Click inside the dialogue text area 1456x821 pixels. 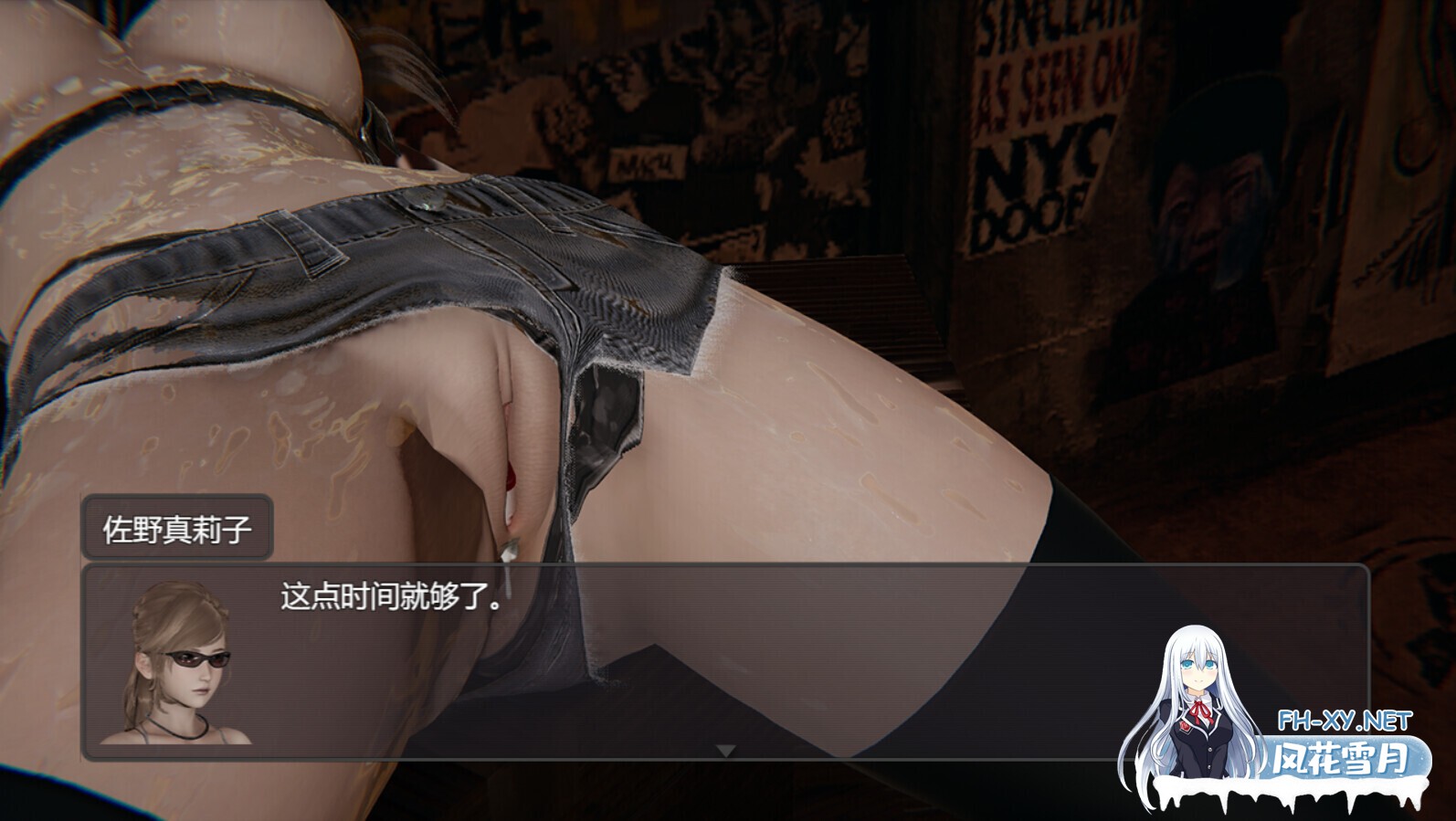point(548,639)
